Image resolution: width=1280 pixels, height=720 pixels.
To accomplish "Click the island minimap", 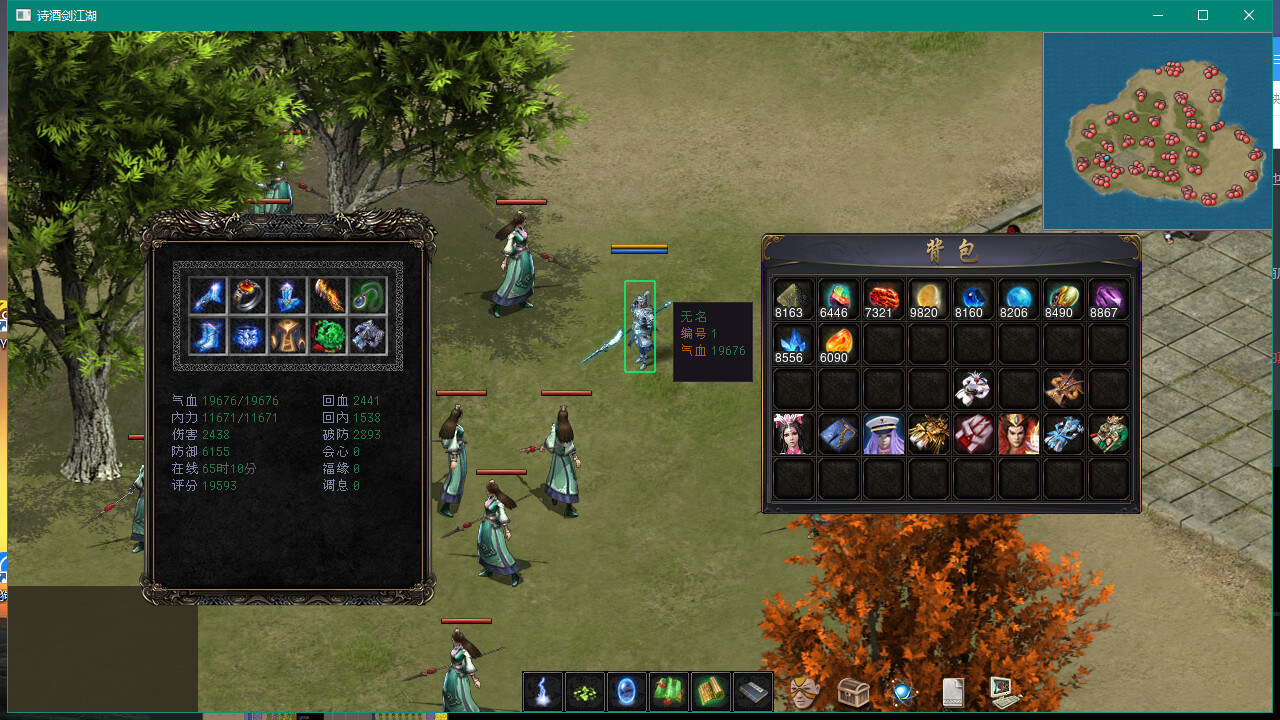I will click(1157, 131).
